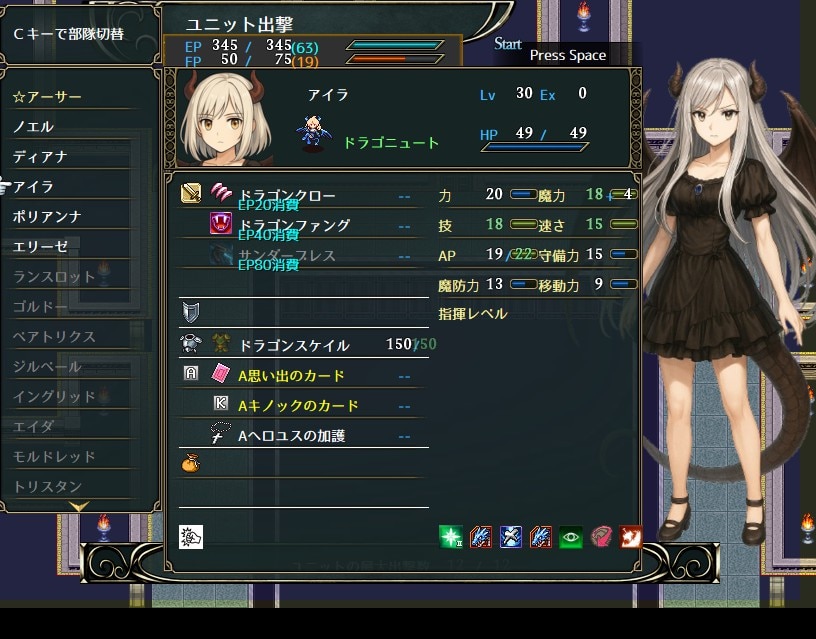Select the greyed-out ランスロット entry

coord(54,277)
